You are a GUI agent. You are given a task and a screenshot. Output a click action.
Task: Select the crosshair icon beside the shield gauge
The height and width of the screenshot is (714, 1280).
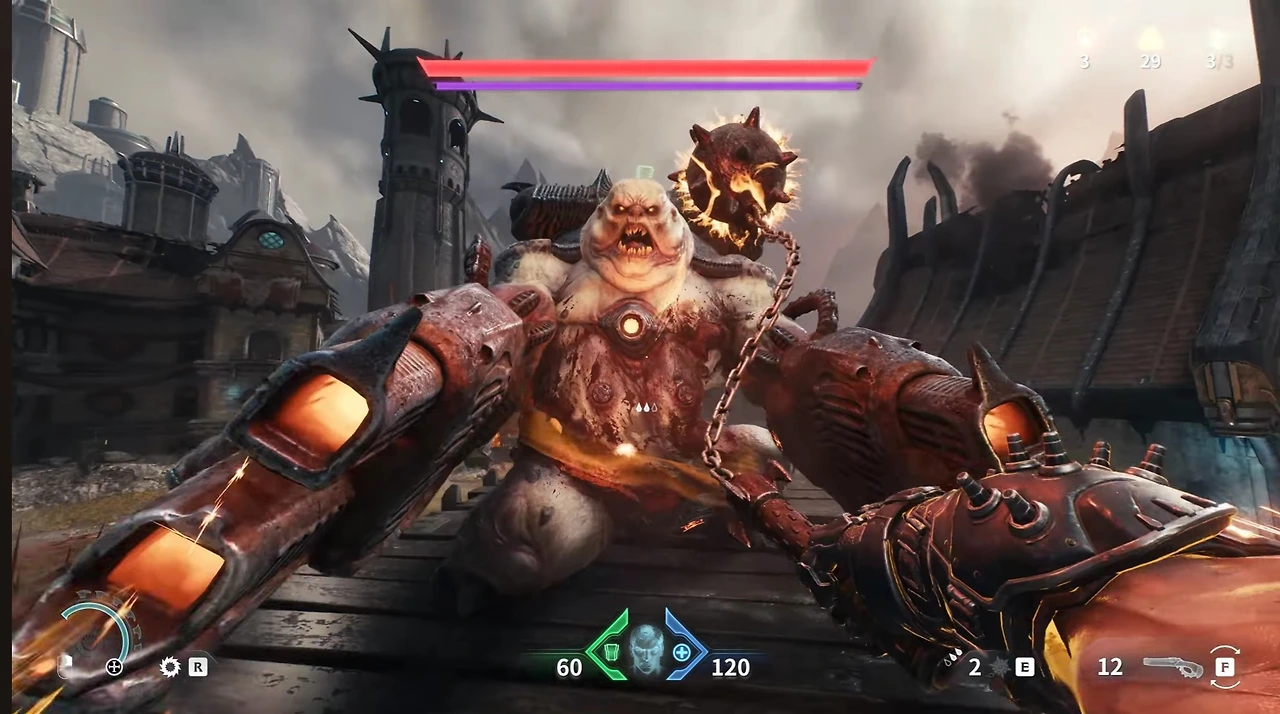point(115,667)
